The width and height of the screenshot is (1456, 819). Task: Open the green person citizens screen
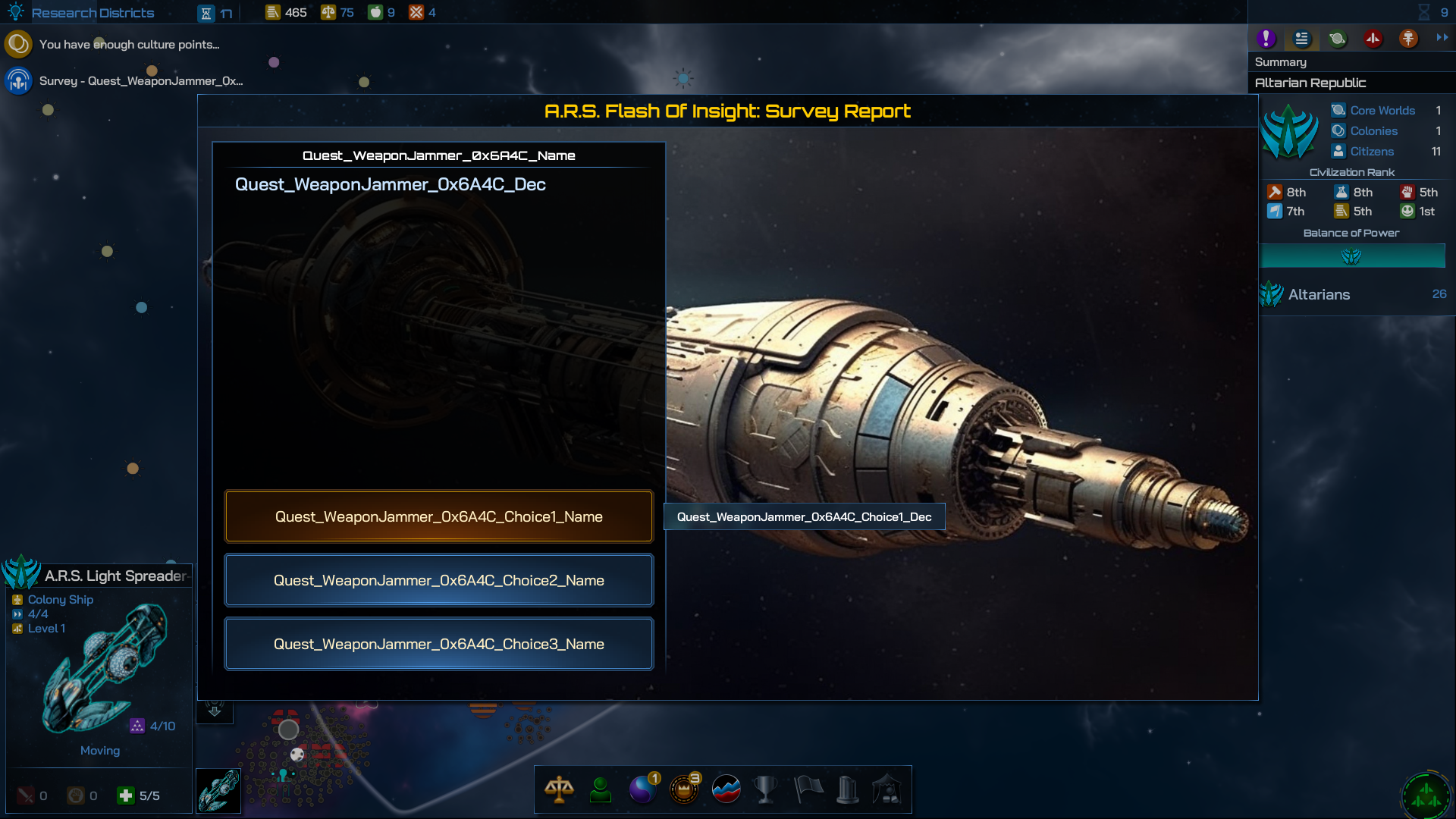601,789
